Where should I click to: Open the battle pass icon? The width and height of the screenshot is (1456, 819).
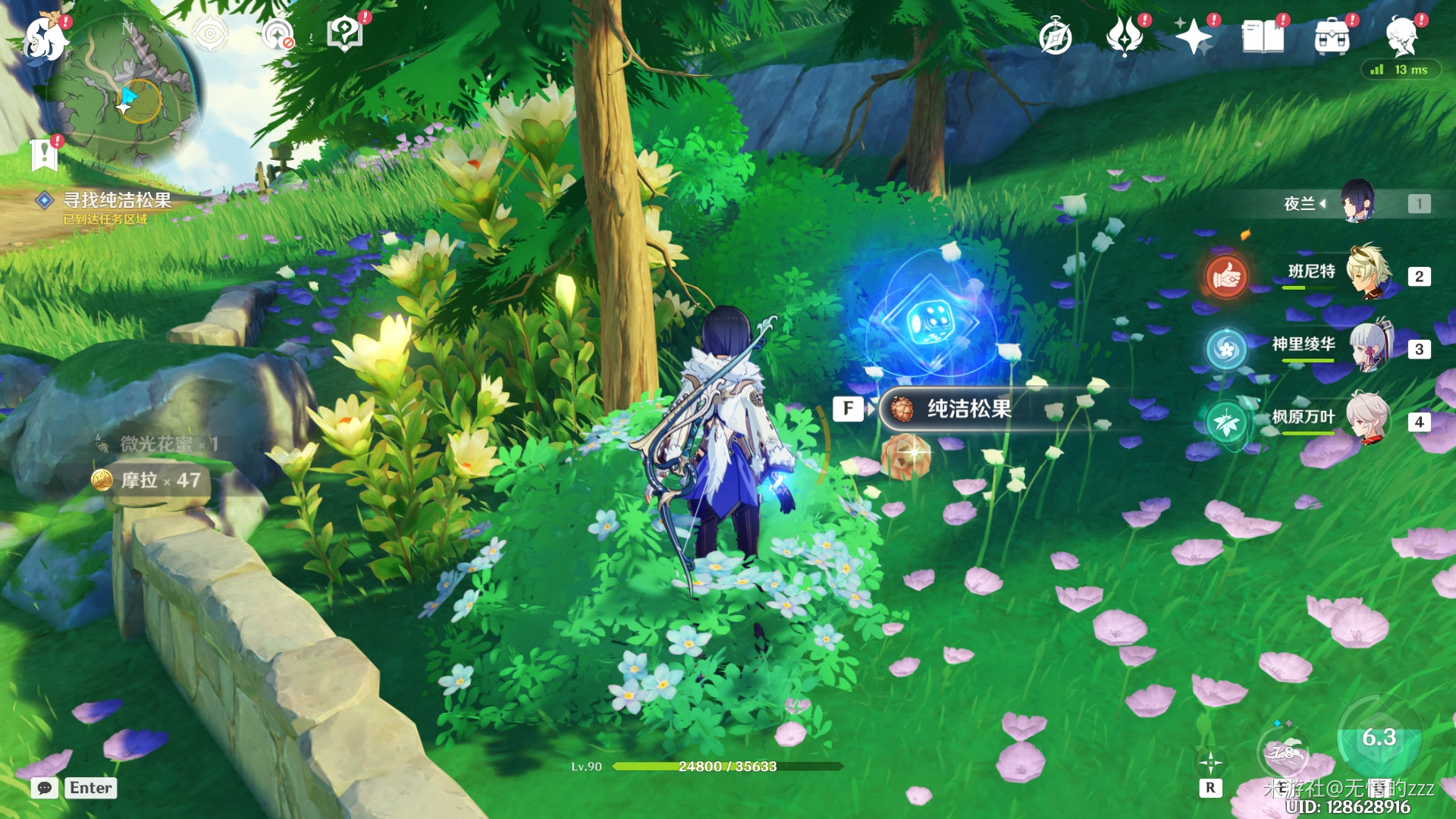(1125, 37)
